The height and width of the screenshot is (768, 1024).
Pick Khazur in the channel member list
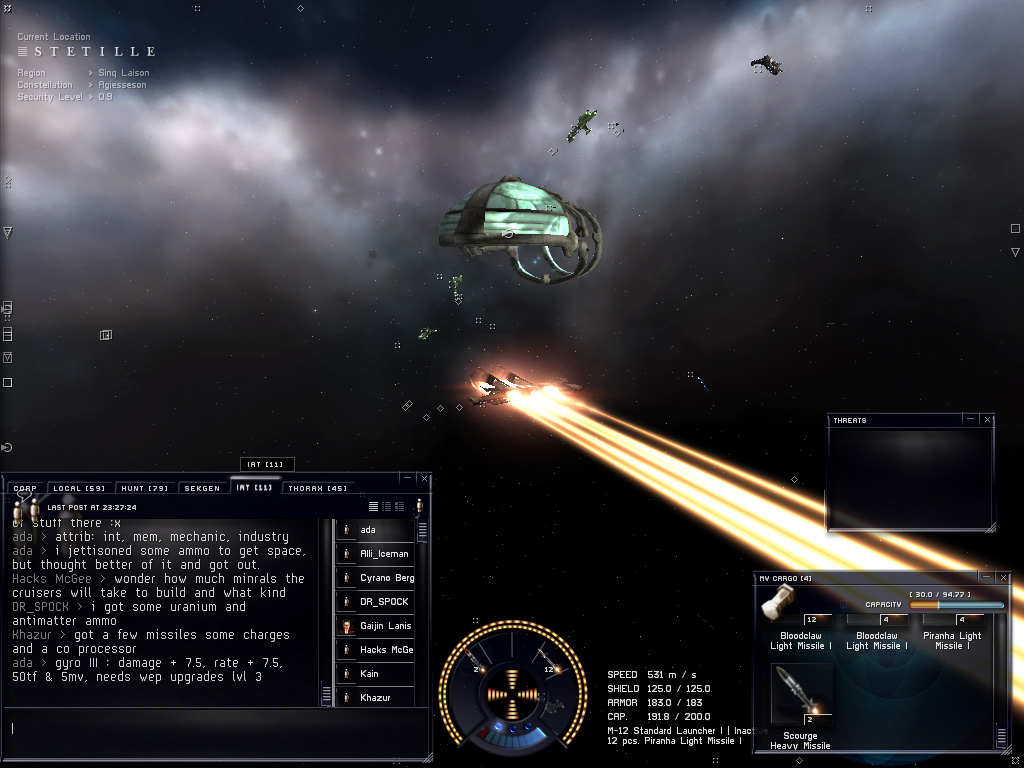coord(375,697)
